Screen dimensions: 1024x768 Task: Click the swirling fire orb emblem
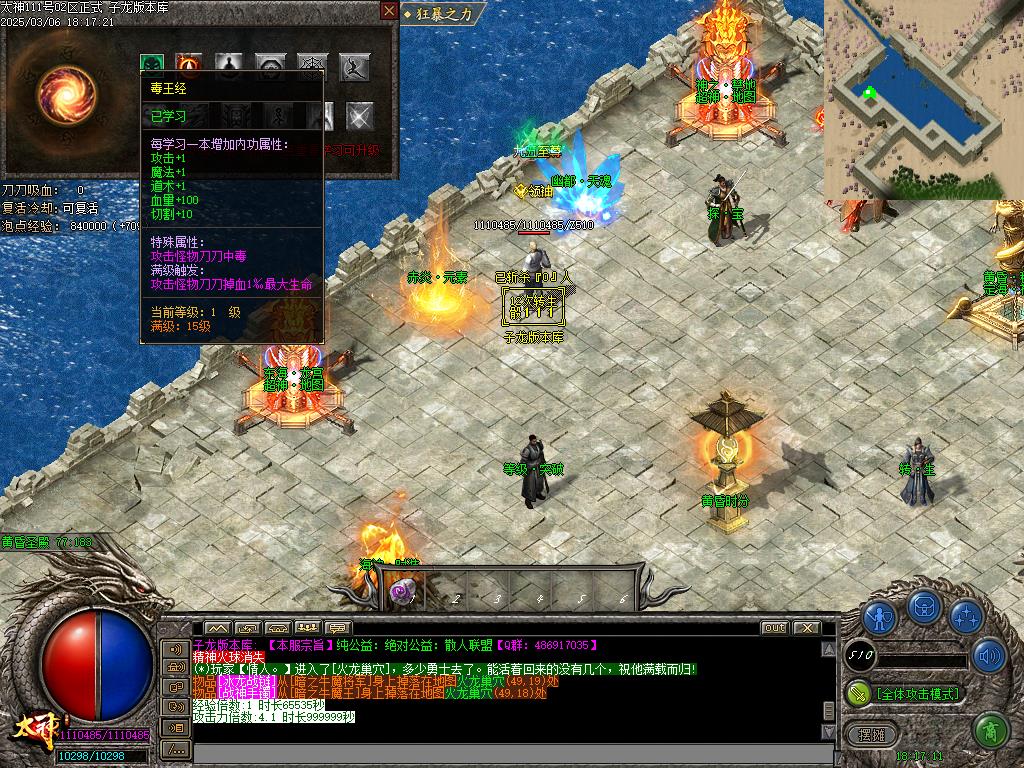click(66, 93)
